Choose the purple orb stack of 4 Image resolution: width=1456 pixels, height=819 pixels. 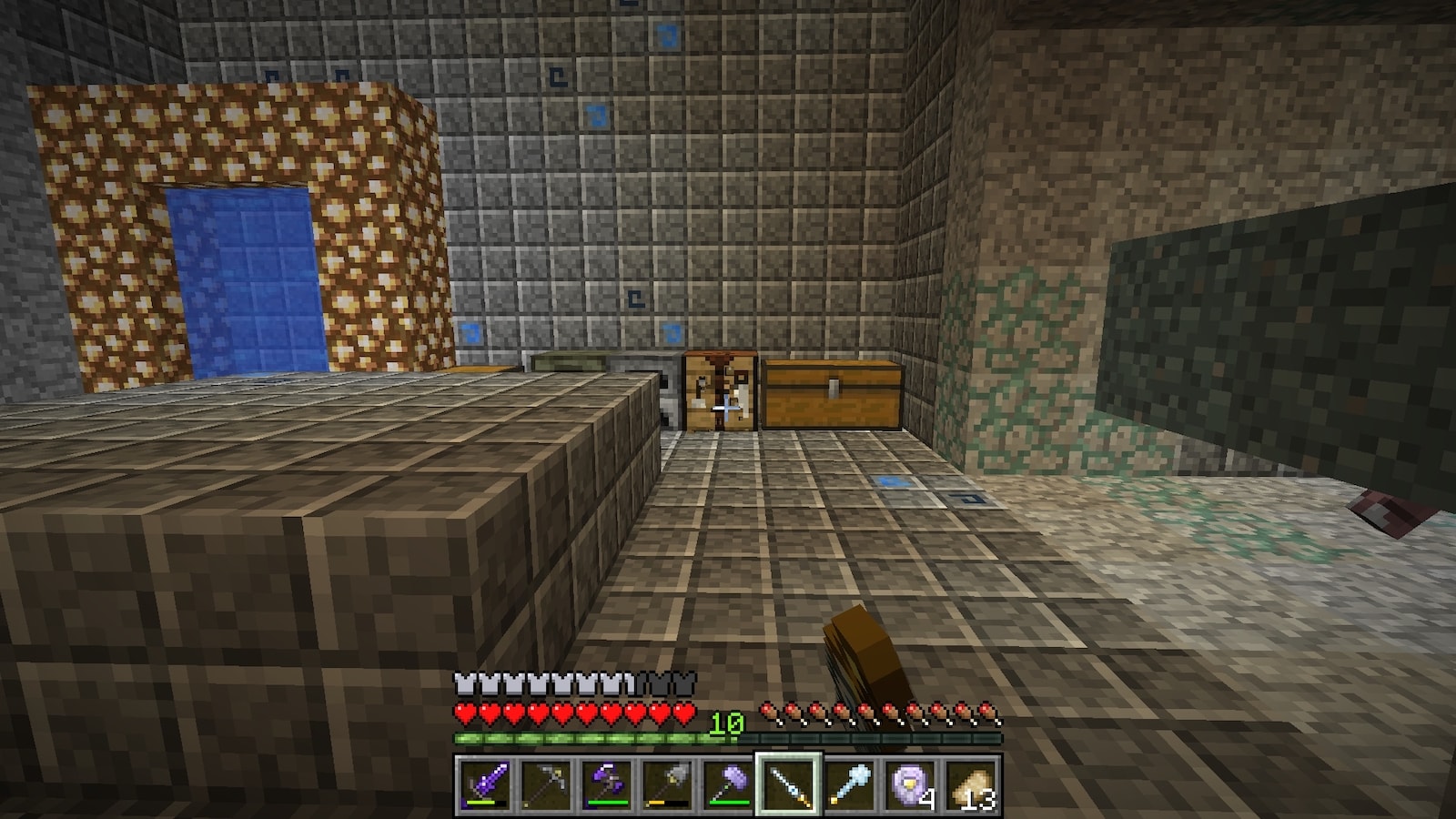(x=910, y=784)
